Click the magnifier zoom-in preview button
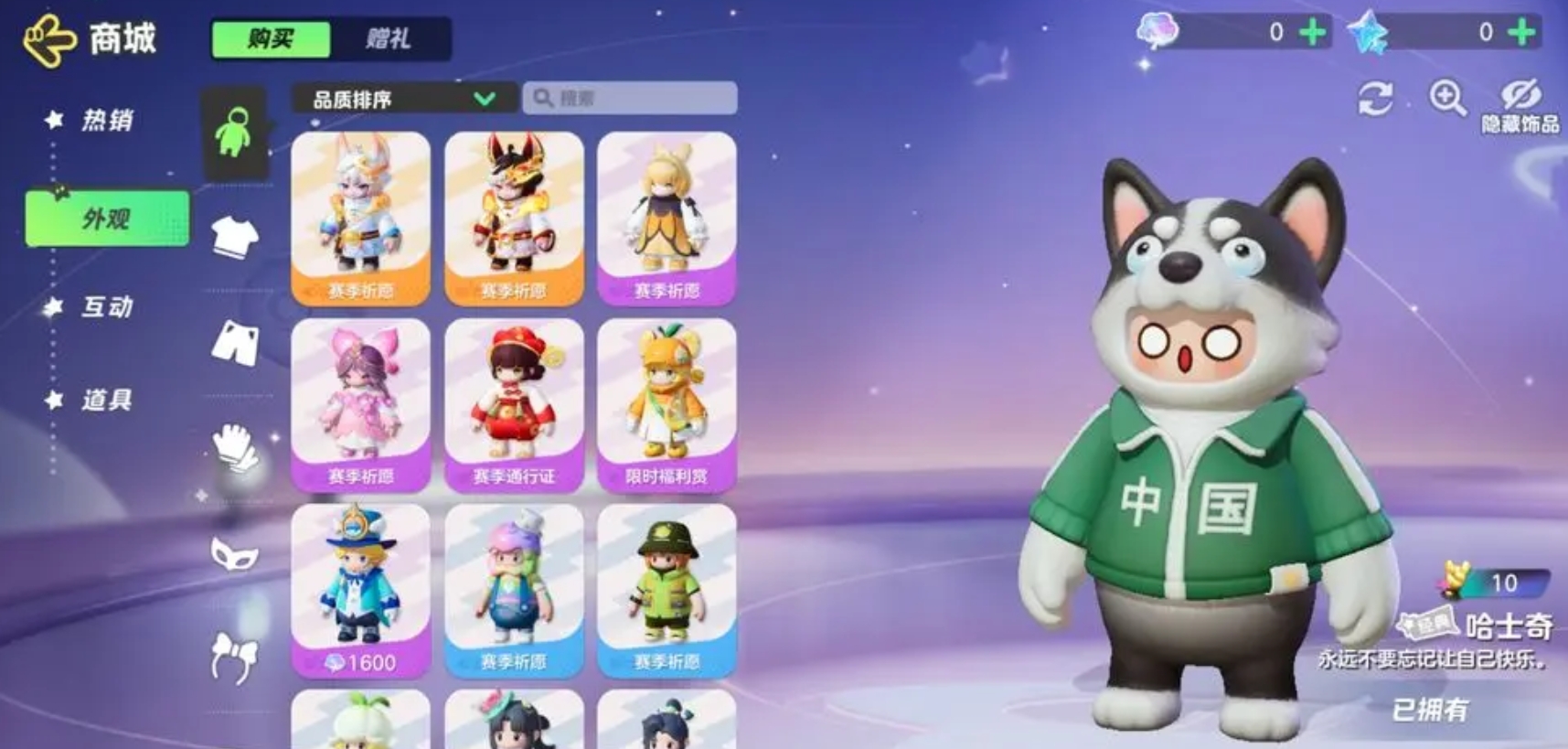 tap(1447, 97)
